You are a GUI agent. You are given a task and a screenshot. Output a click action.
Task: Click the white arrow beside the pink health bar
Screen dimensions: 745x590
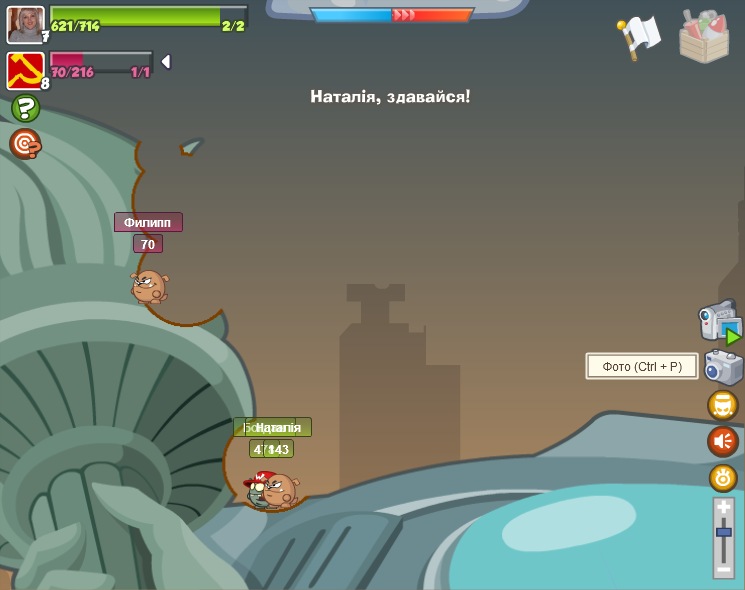[x=166, y=62]
